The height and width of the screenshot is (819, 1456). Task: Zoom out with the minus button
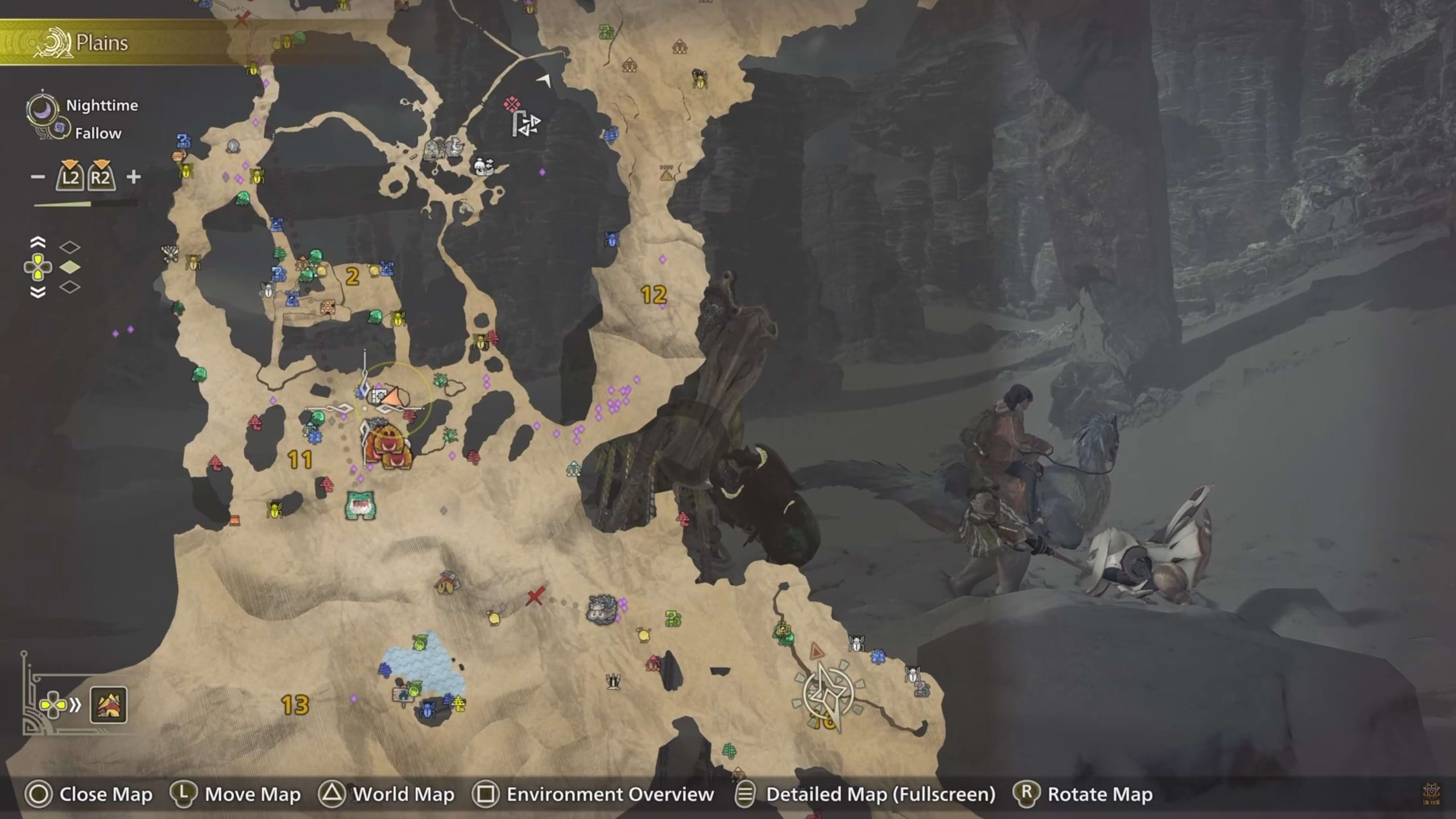click(38, 177)
